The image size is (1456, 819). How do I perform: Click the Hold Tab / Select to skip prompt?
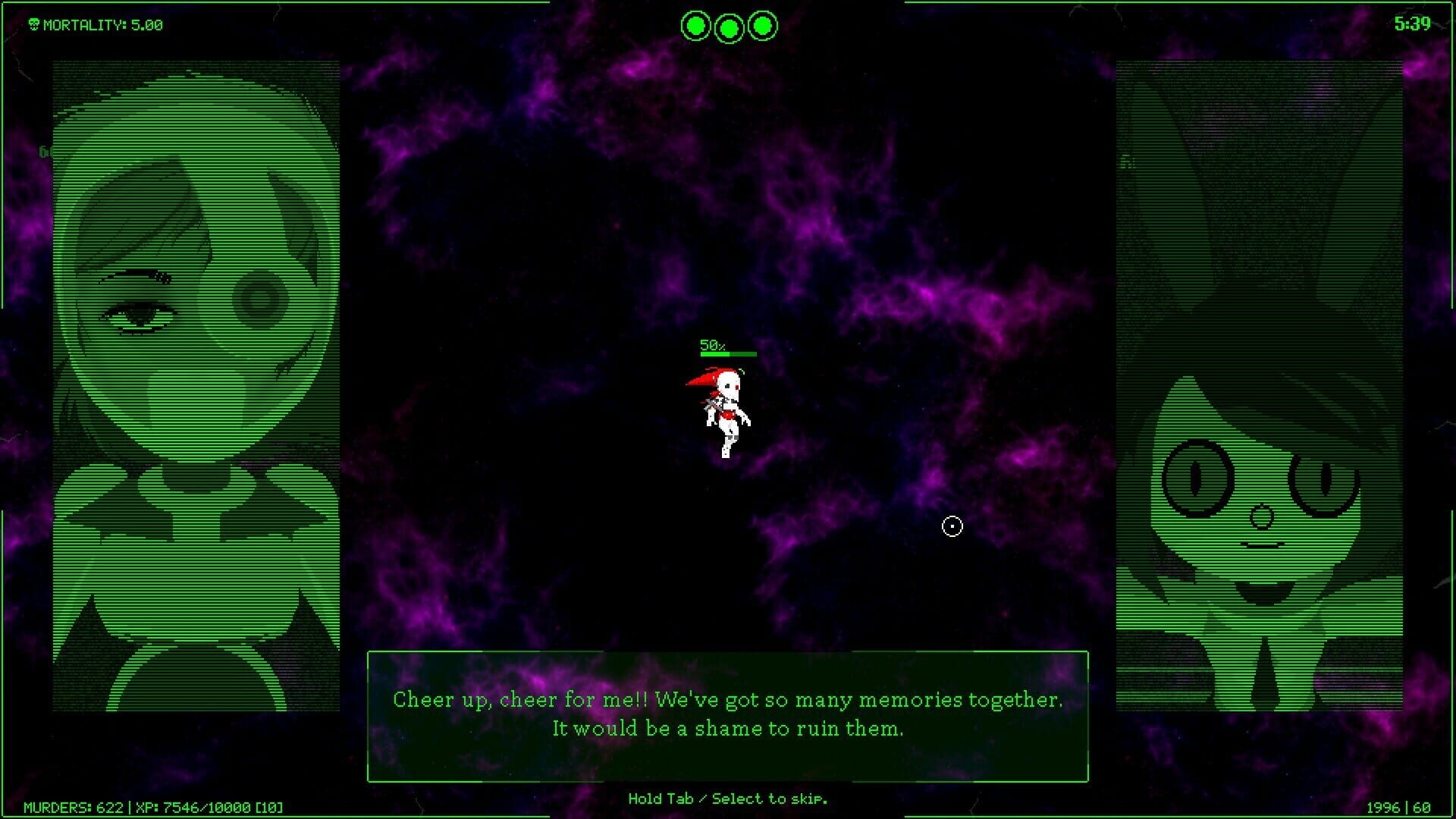[x=727, y=799]
